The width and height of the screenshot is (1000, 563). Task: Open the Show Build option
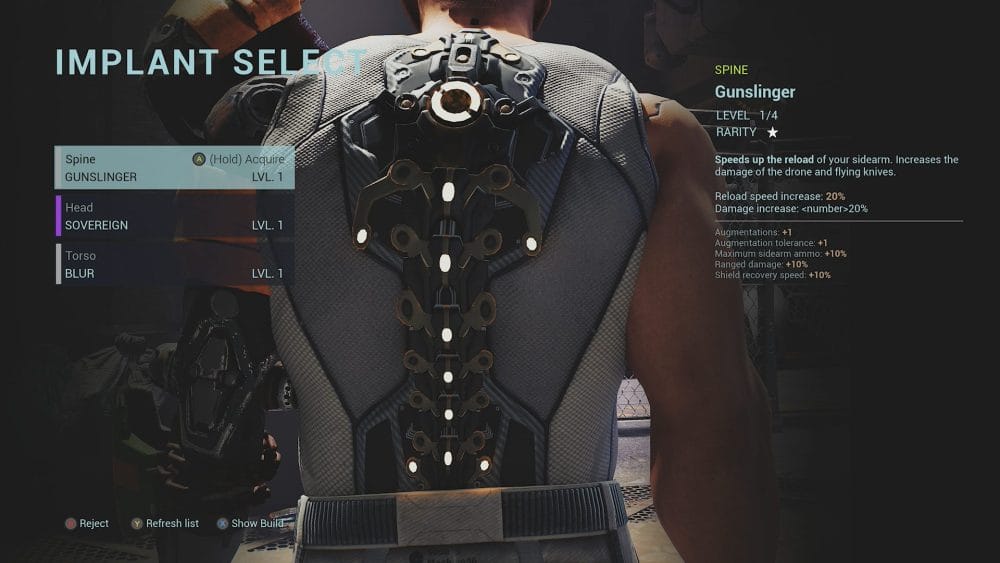coord(250,523)
